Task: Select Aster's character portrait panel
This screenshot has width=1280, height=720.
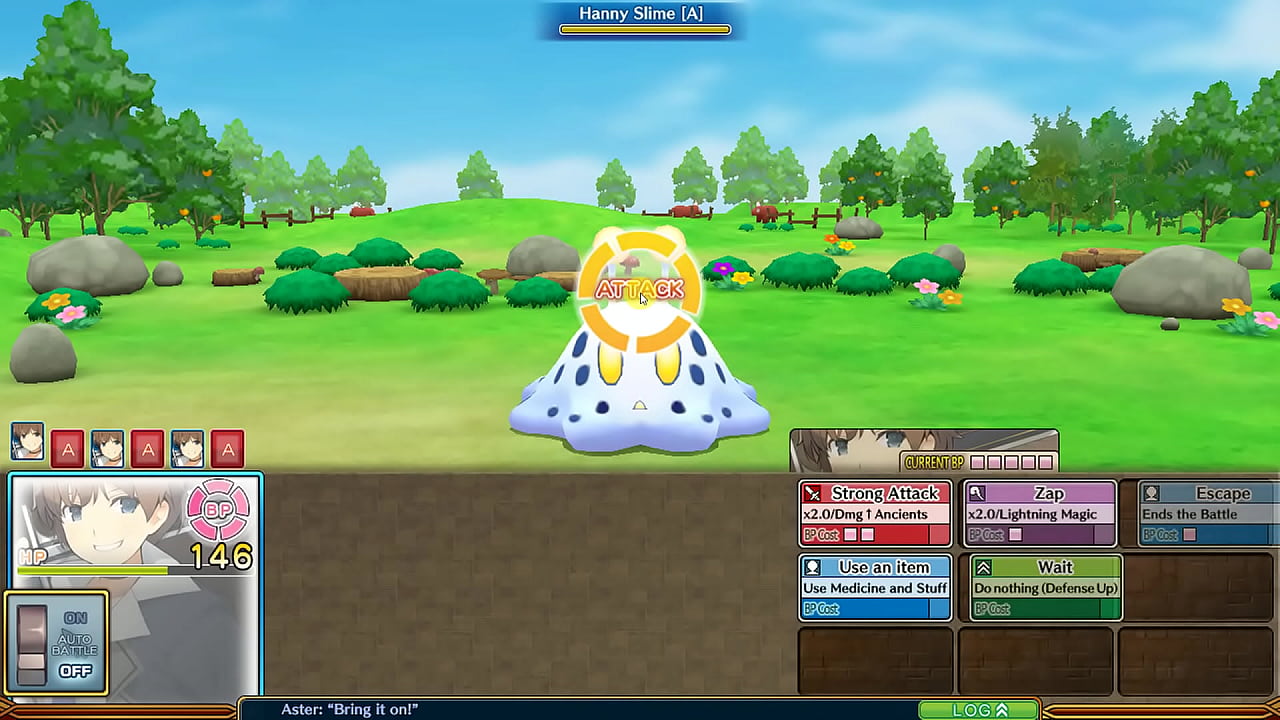Action: (x=135, y=530)
